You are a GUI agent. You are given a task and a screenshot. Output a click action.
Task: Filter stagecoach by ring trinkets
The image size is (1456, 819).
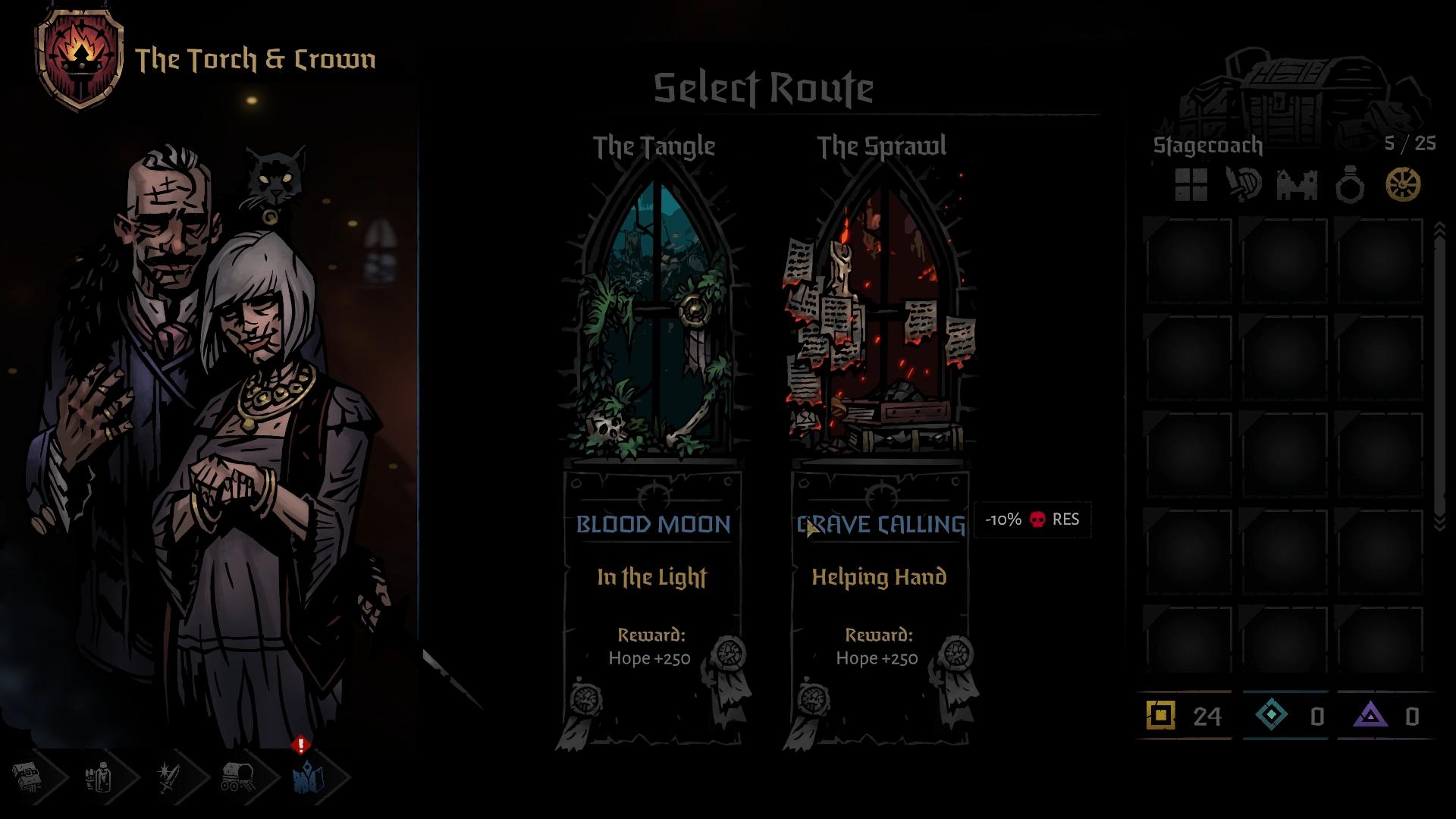(x=1350, y=185)
